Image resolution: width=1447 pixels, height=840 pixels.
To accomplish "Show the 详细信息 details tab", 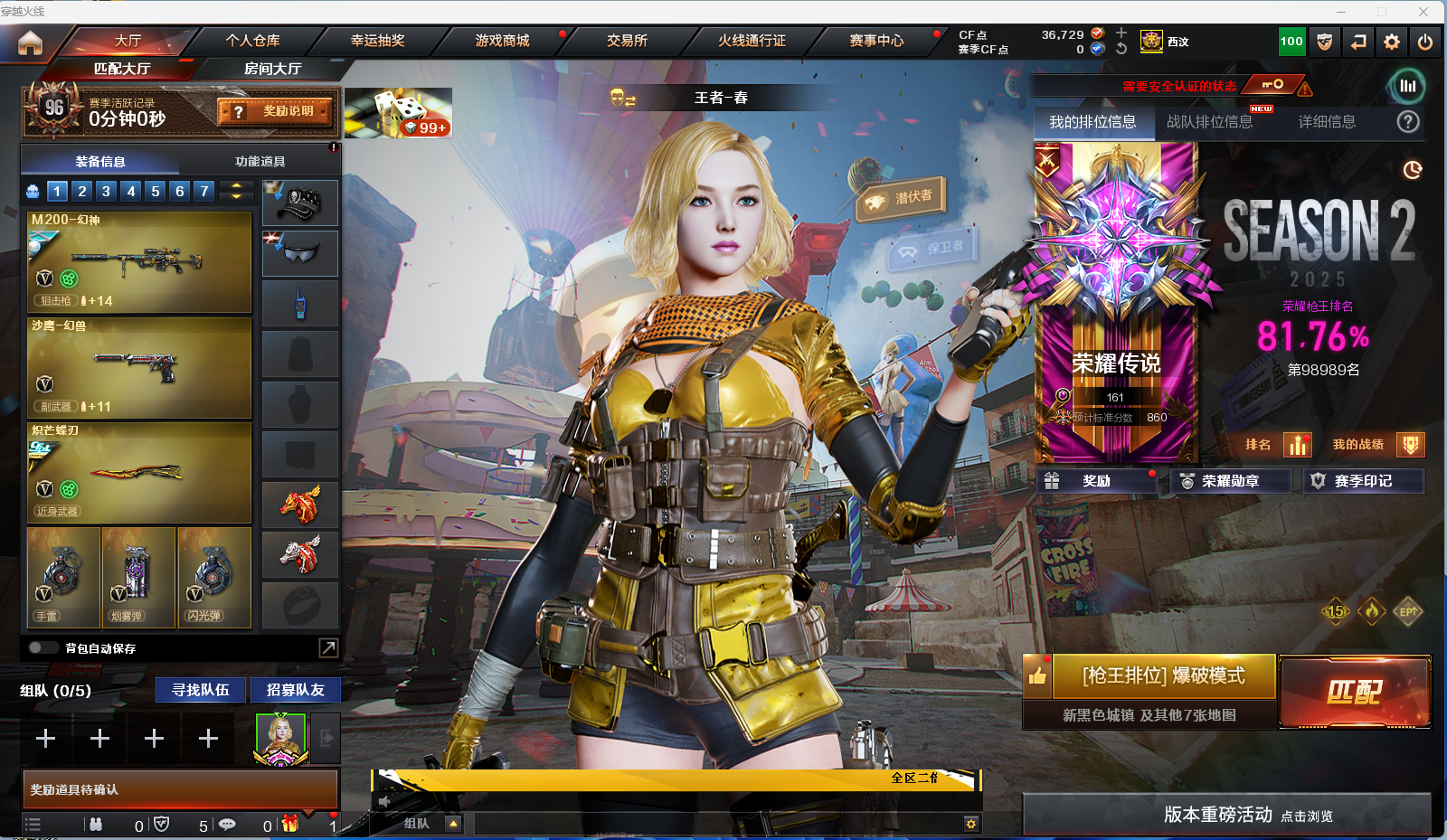I will click(x=1327, y=122).
